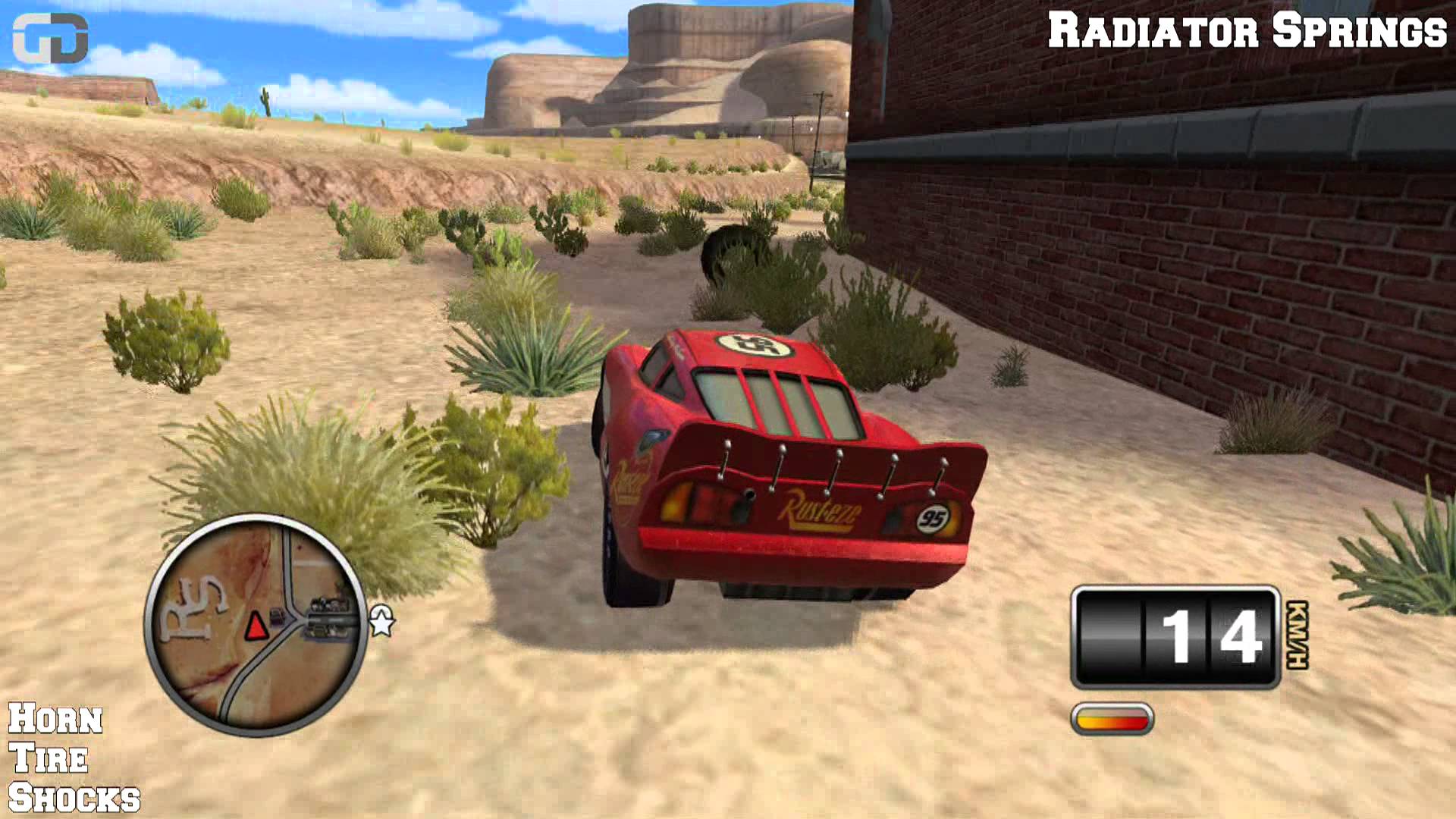Screen dimensions: 1456x819
Task: Choose the Horn option
Action: pos(55,719)
